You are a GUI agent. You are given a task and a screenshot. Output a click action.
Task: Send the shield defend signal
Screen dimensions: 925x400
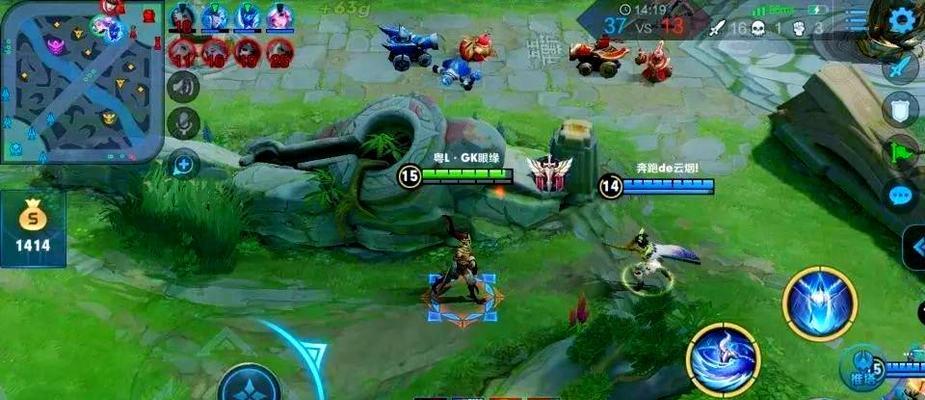(x=901, y=108)
